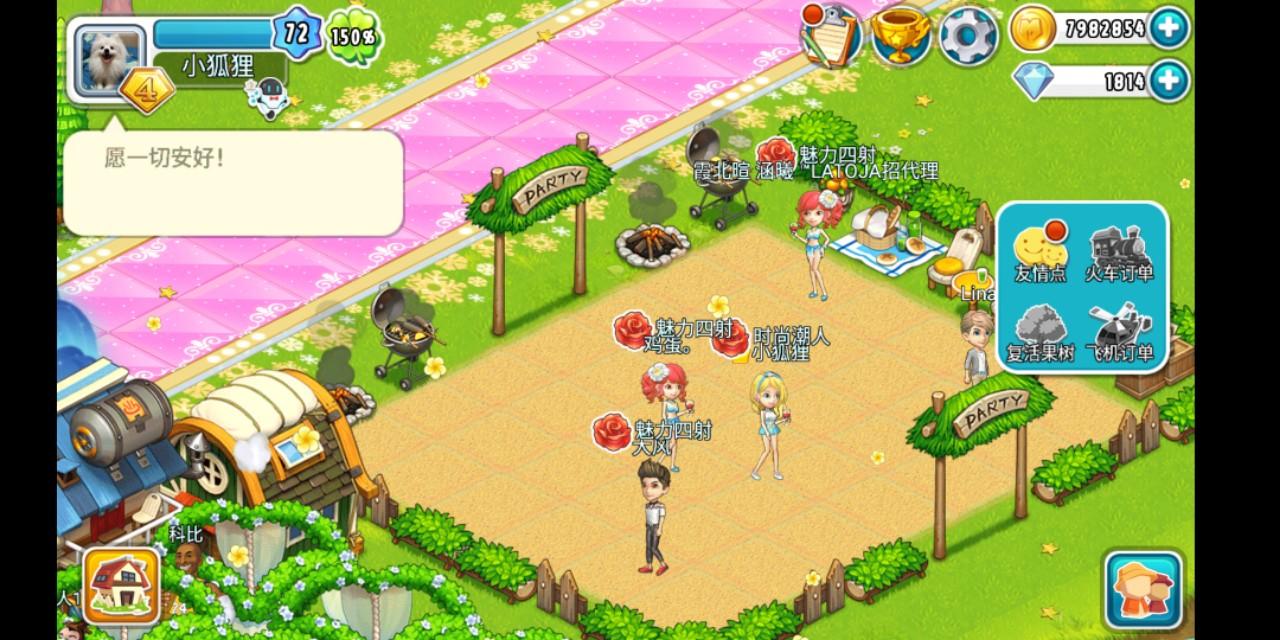Select 复活果树 revive fruit trees

point(1040,333)
